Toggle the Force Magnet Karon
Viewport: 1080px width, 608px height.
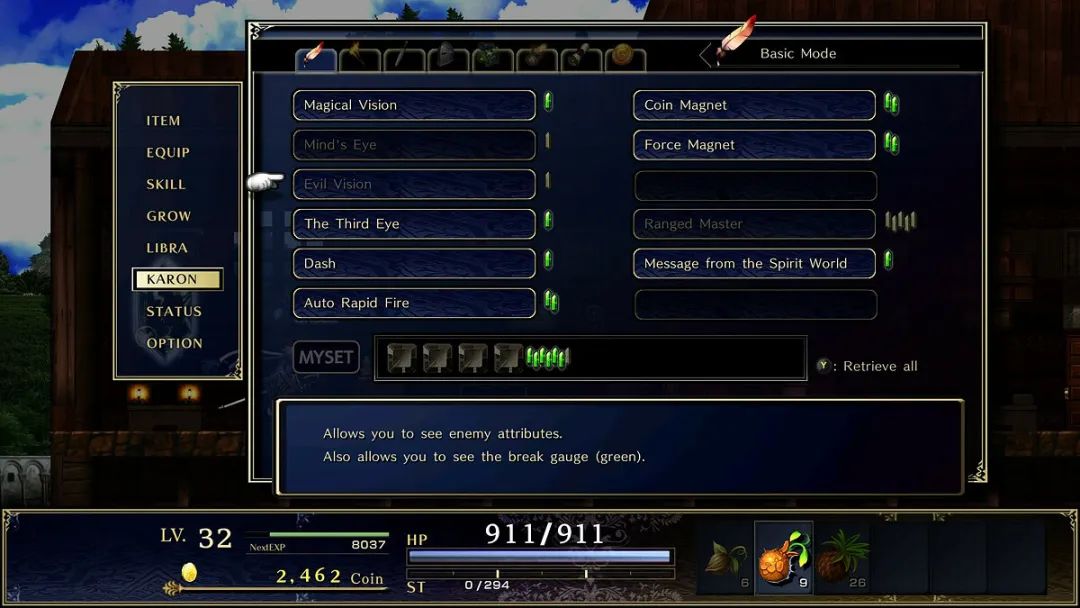[755, 145]
